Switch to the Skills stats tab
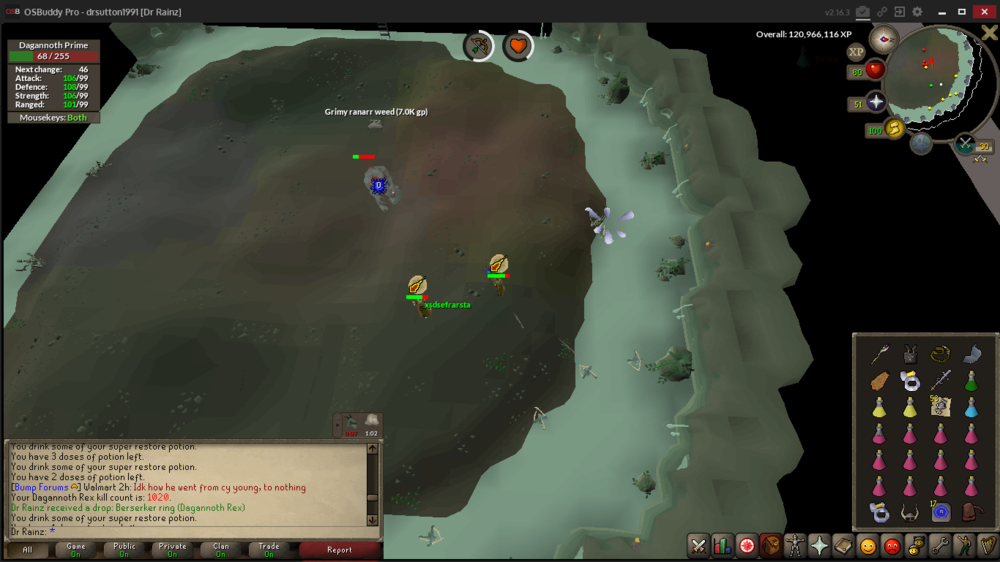 coord(722,546)
